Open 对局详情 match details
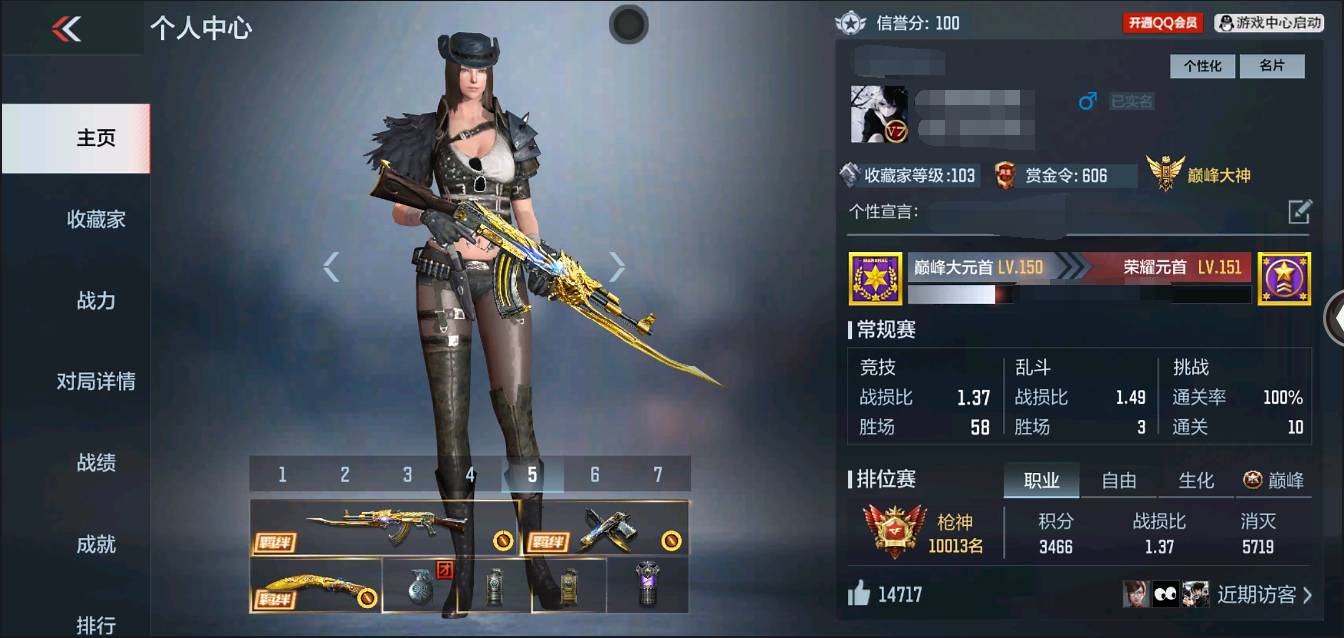Screen dimensions: 1344x638 (96, 381)
